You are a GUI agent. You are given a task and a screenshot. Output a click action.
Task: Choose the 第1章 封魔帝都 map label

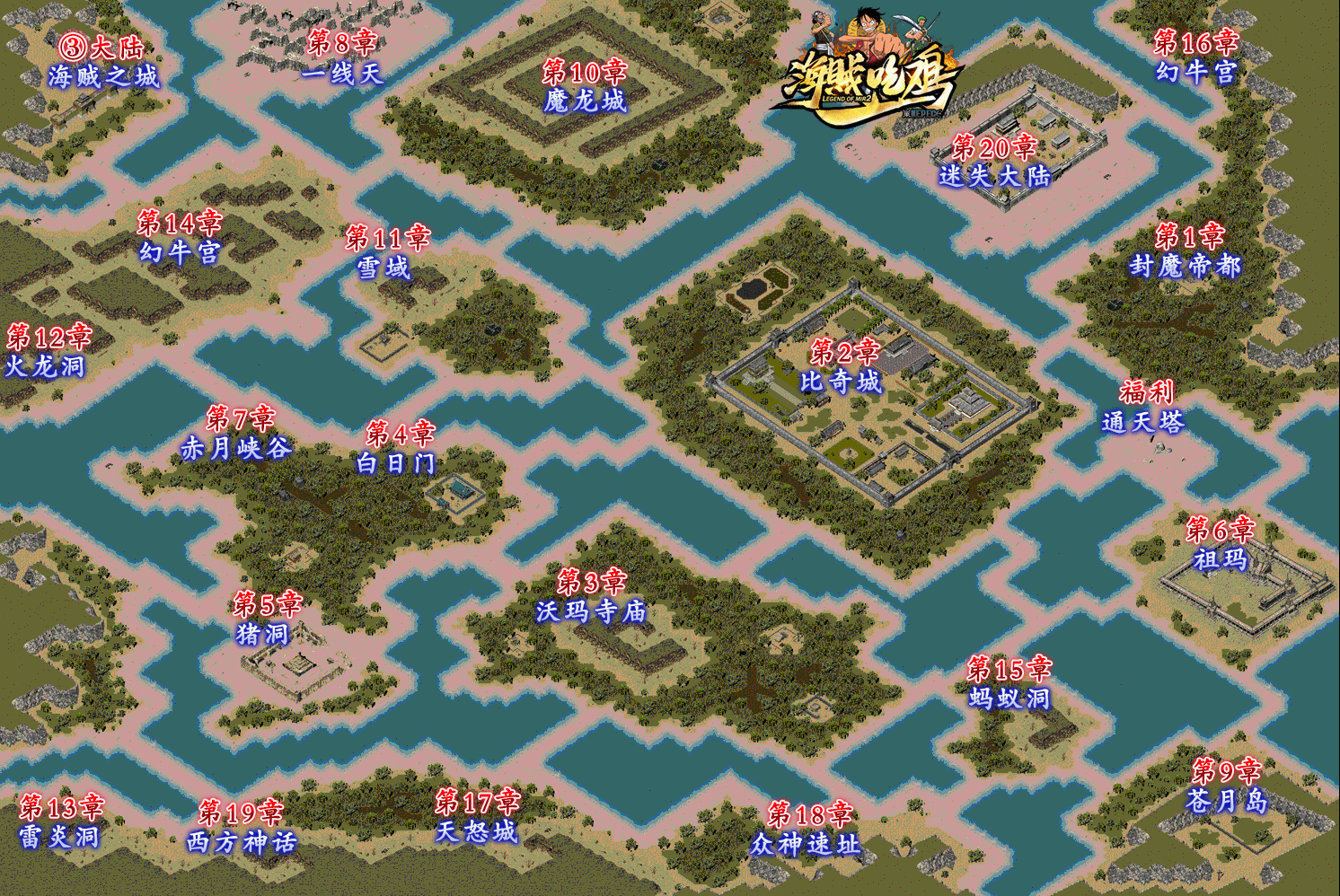point(1186,251)
